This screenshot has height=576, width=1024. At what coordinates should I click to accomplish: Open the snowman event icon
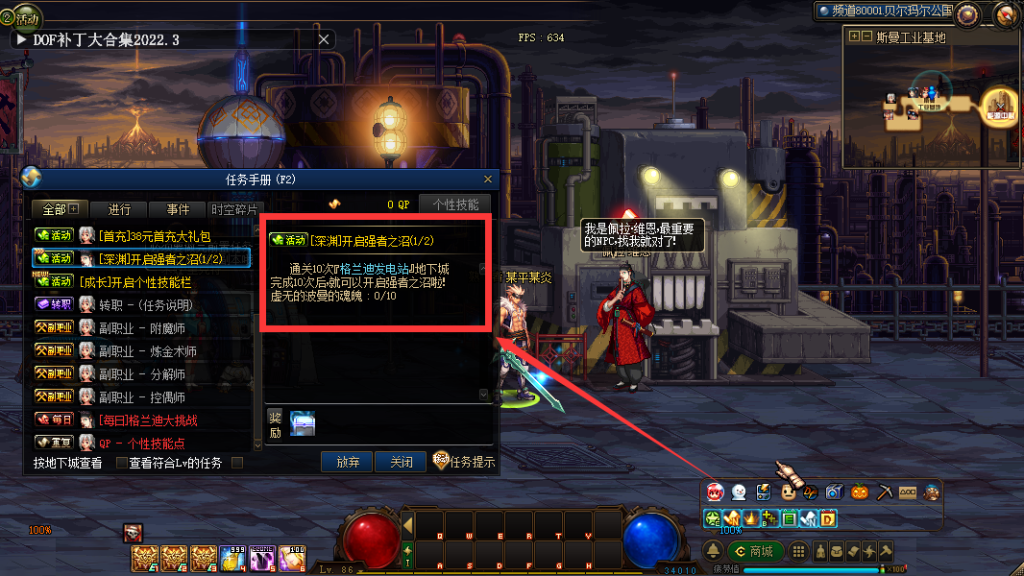738,492
